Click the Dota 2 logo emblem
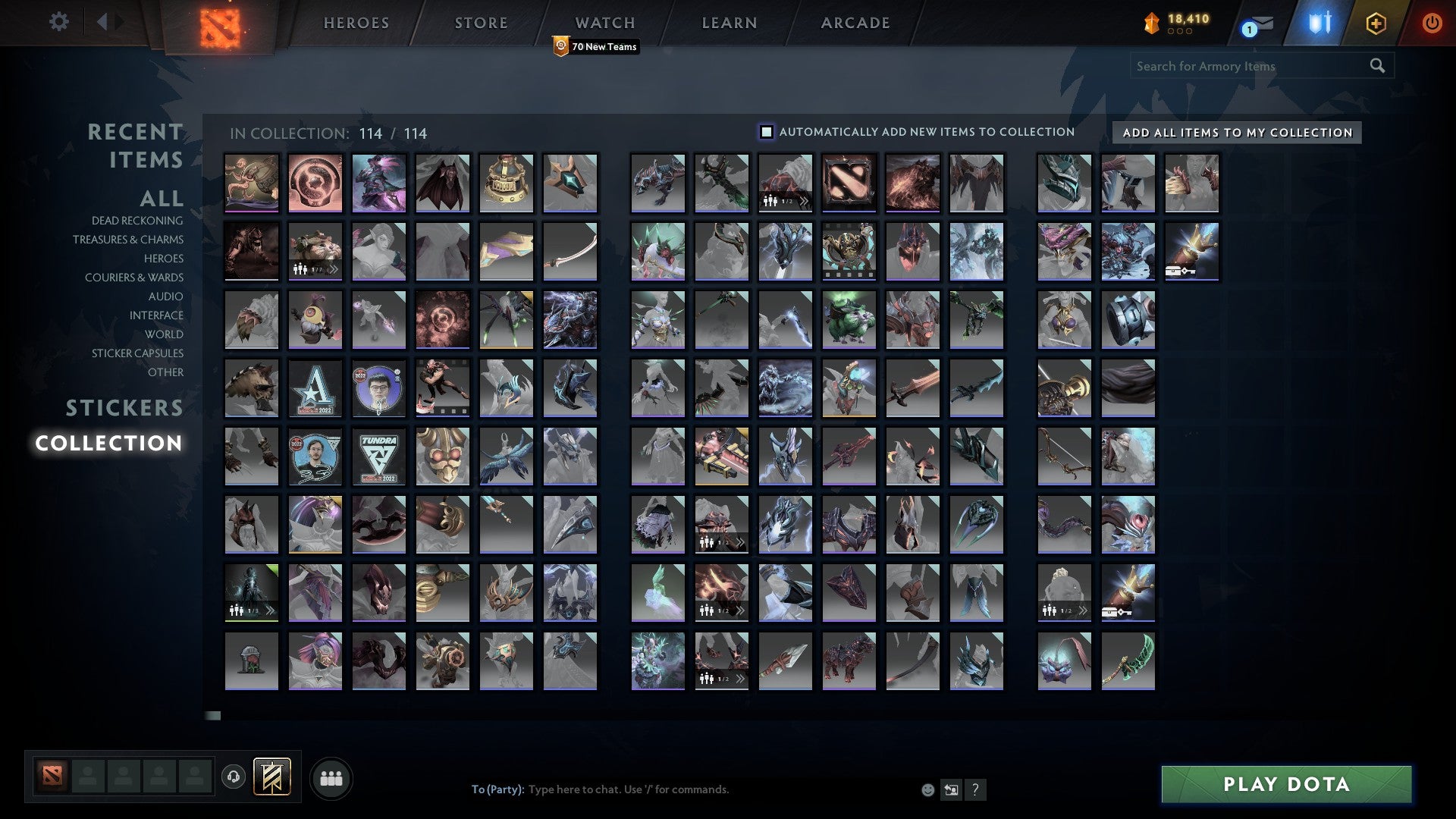Image resolution: width=1456 pixels, height=819 pixels. [219, 22]
